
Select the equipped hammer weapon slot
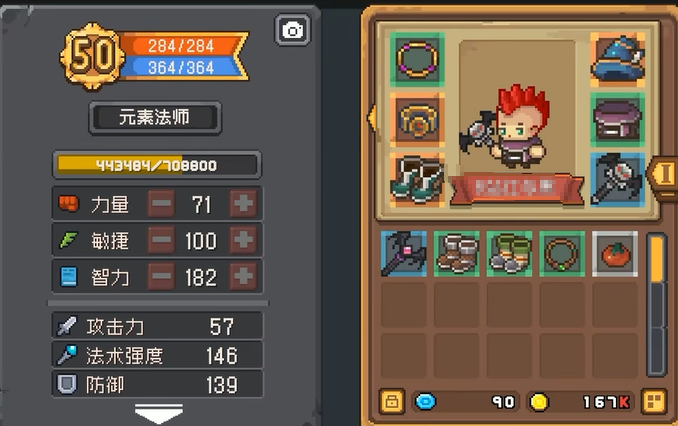point(617,178)
